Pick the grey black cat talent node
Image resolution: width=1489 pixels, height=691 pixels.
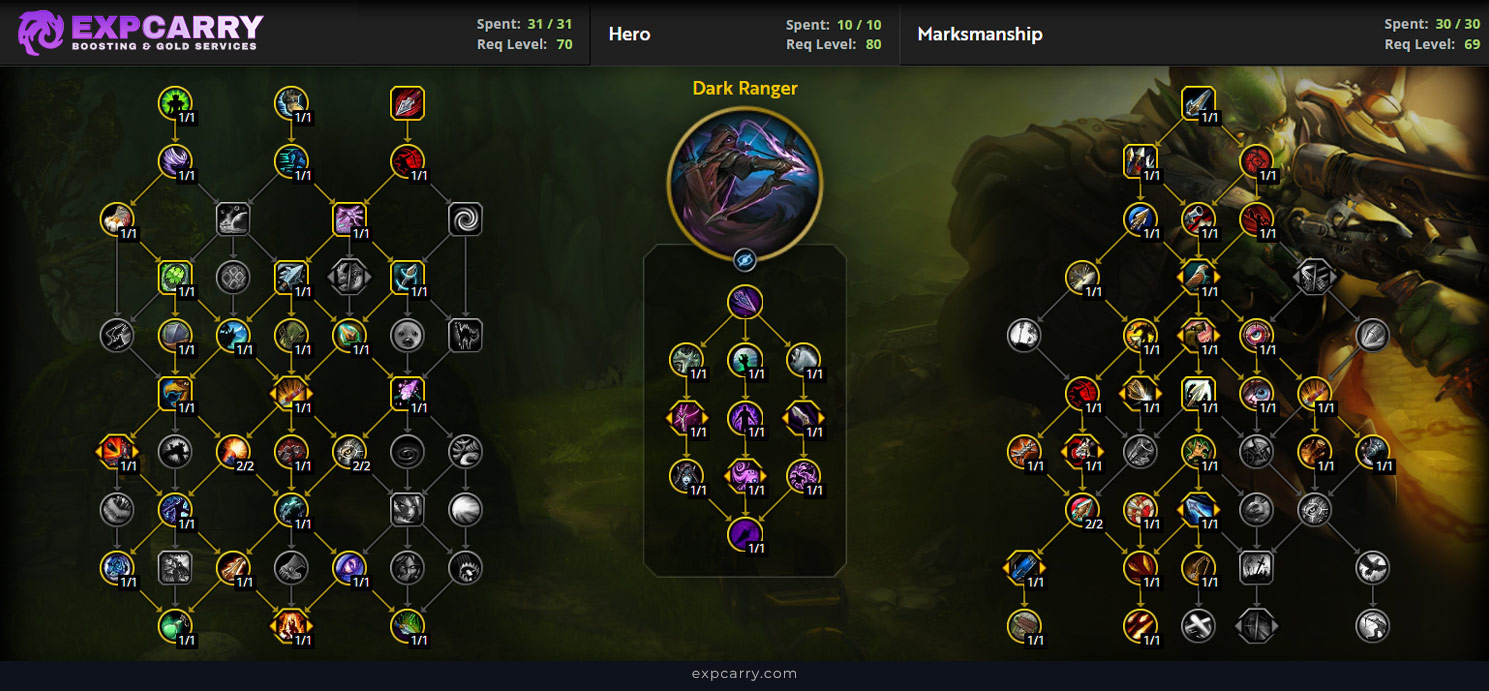[x=465, y=335]
